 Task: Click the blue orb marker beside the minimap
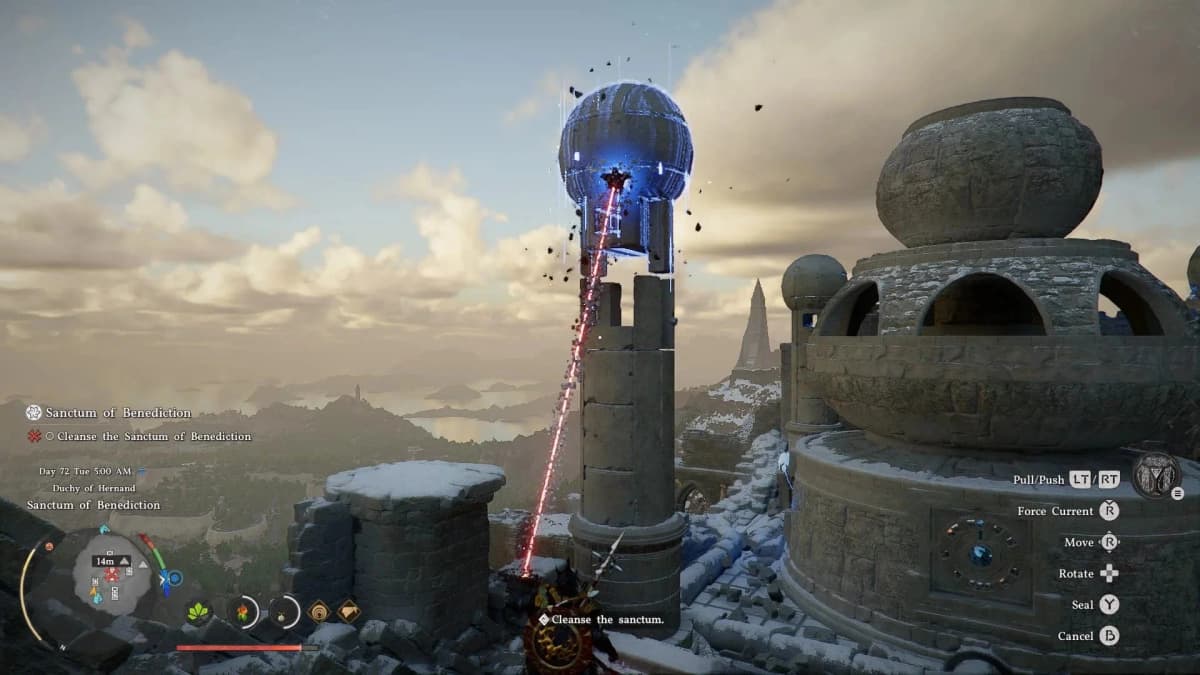point(175,578)
